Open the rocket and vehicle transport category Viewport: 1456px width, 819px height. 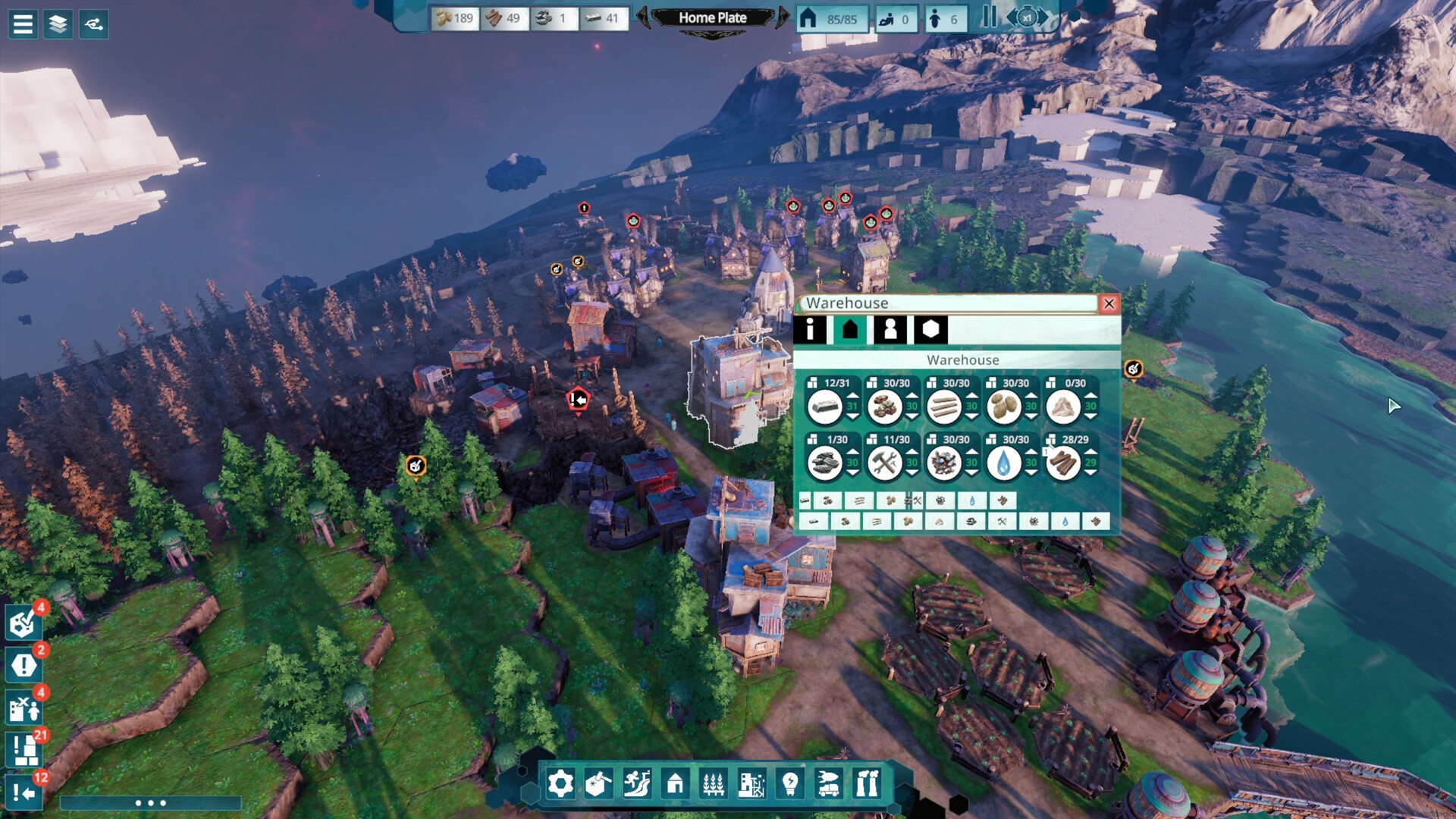click(x=828, y=783)
